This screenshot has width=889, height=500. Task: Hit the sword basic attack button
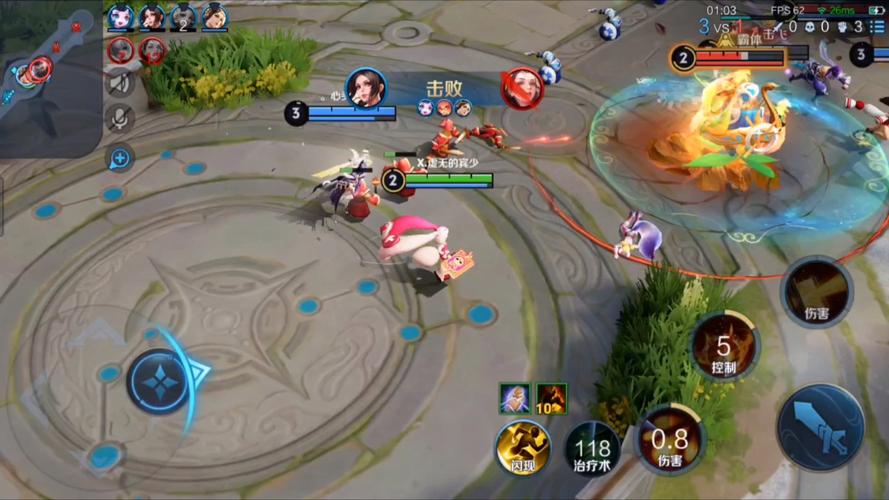pyautogui.click(x=821, y=427)
